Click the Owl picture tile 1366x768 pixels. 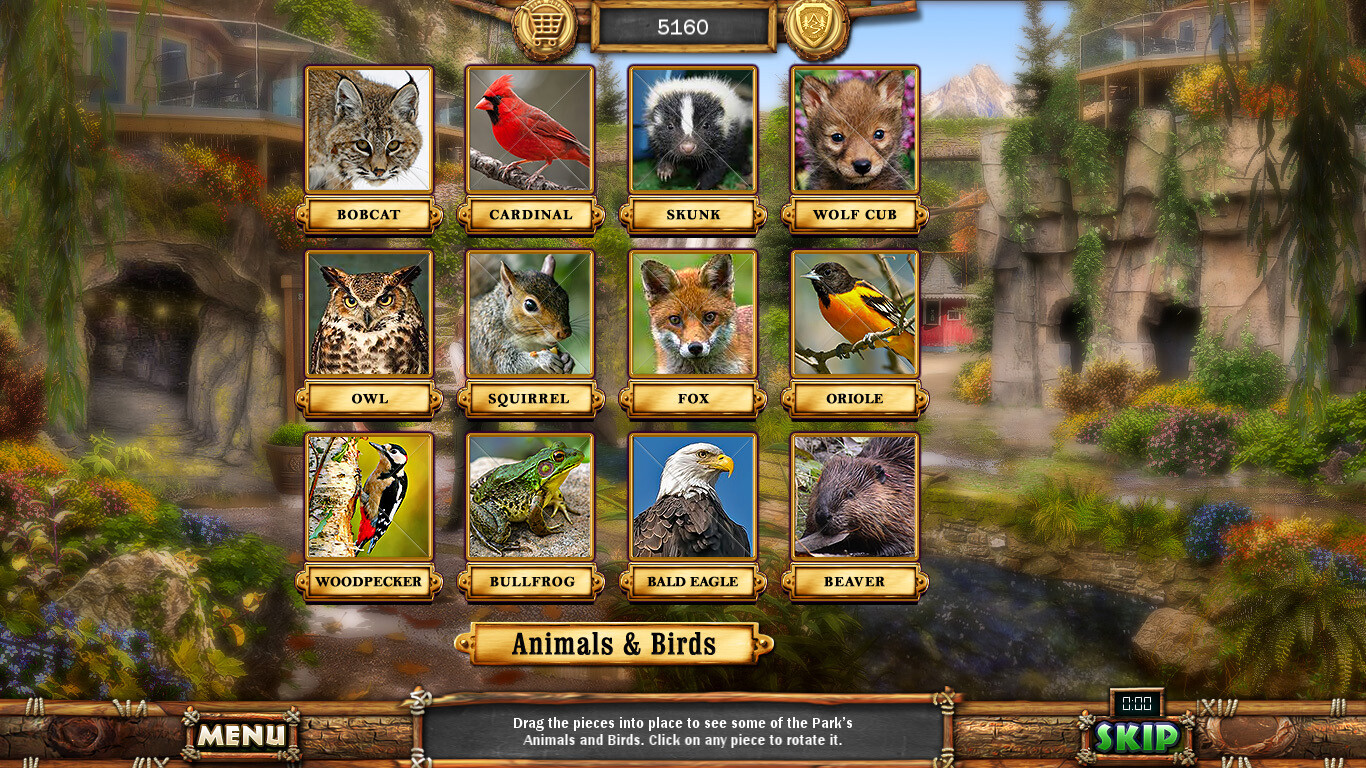(x=369, y=312)
